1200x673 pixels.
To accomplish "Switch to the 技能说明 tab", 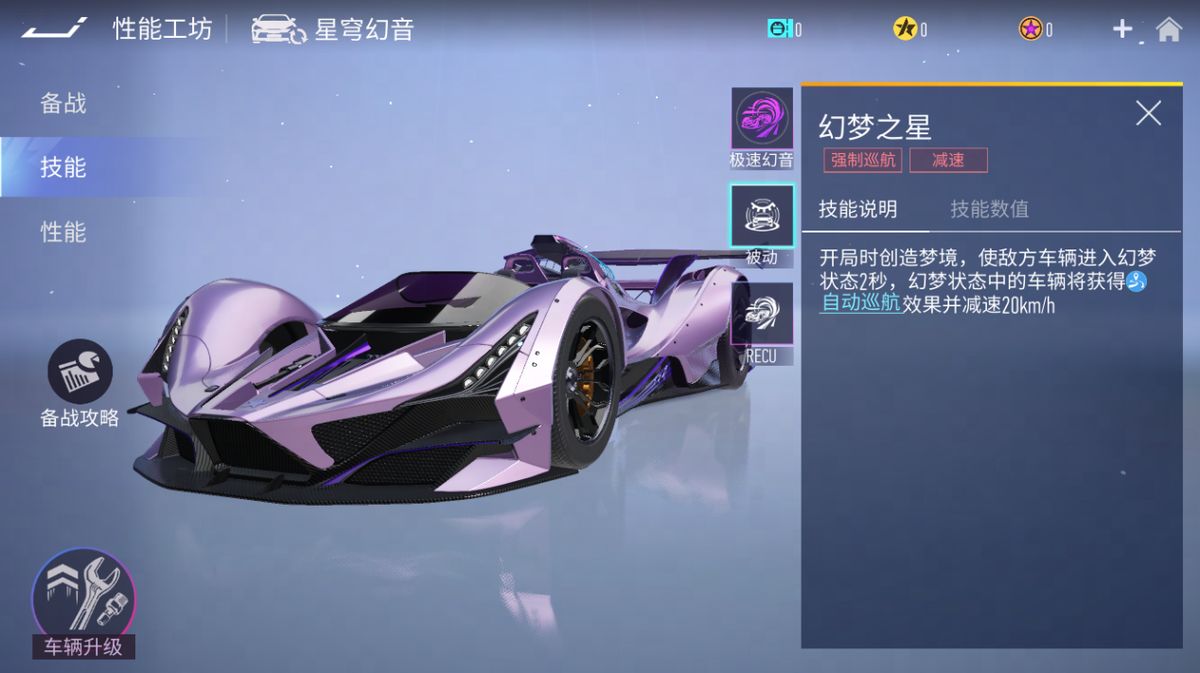I will (858, 209).
